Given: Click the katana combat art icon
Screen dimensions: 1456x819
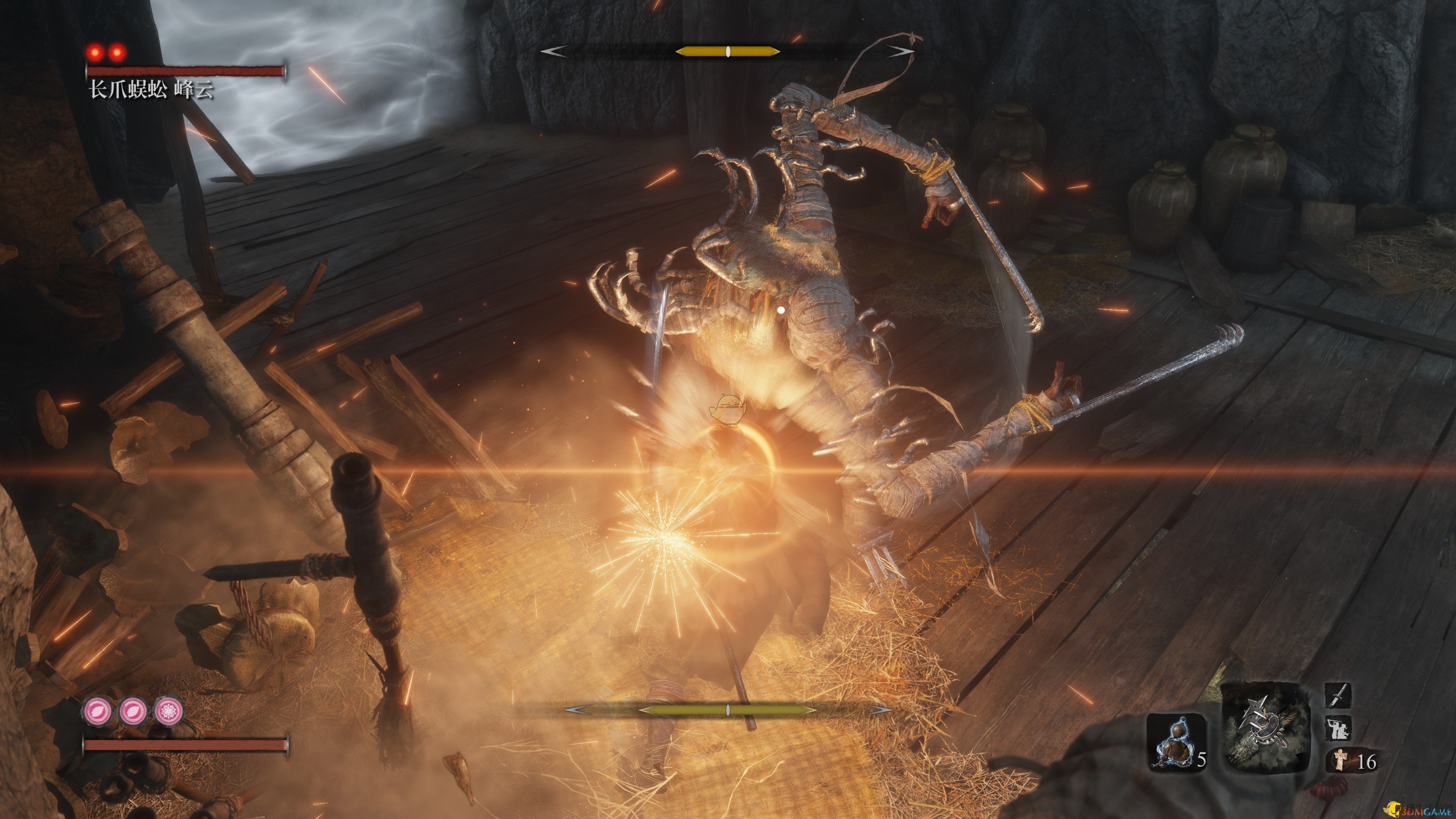Looking at the screenshot, I should (1338, 696).
